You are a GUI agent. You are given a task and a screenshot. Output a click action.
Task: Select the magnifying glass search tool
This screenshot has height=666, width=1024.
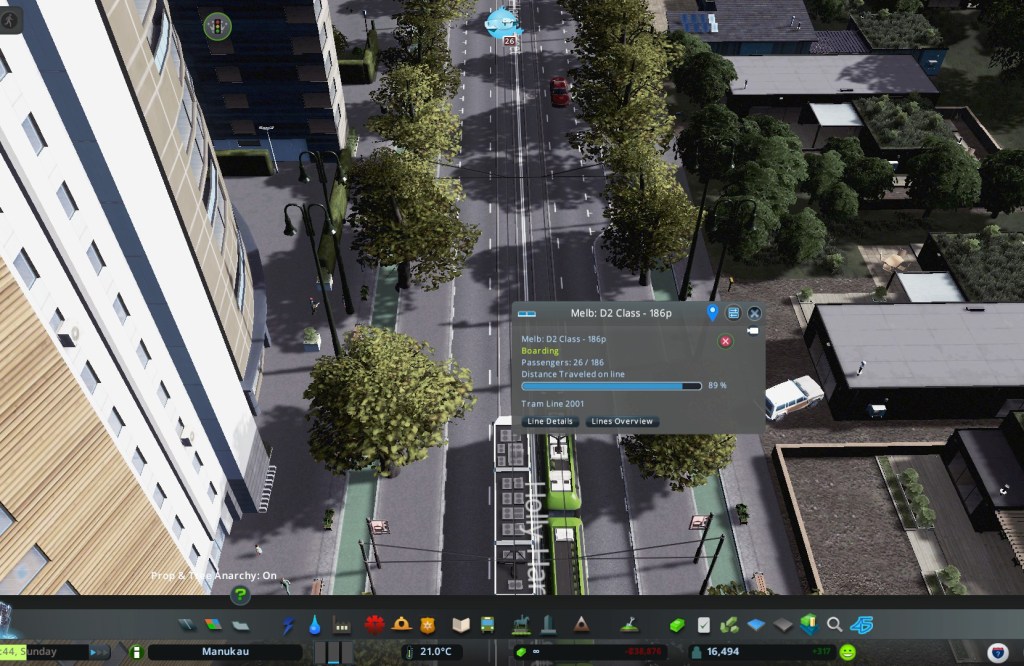[x=834, y=625]
